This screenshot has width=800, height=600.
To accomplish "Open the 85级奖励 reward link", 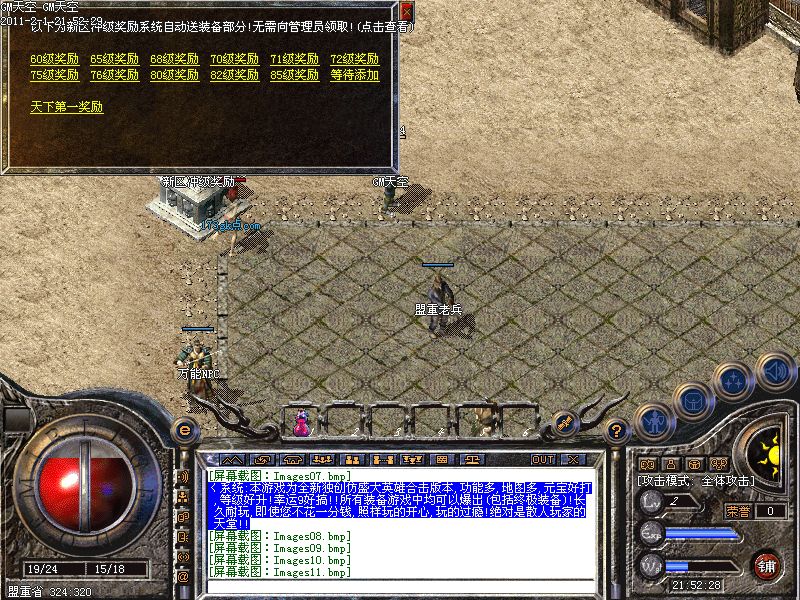I will click(294, 75).
